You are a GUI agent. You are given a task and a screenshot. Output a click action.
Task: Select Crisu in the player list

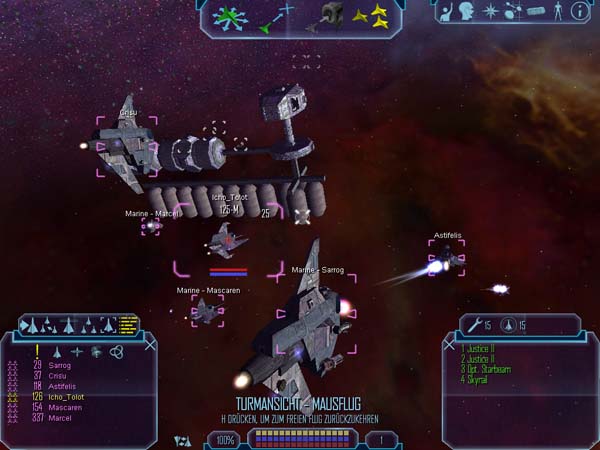[x=58, y=375]
